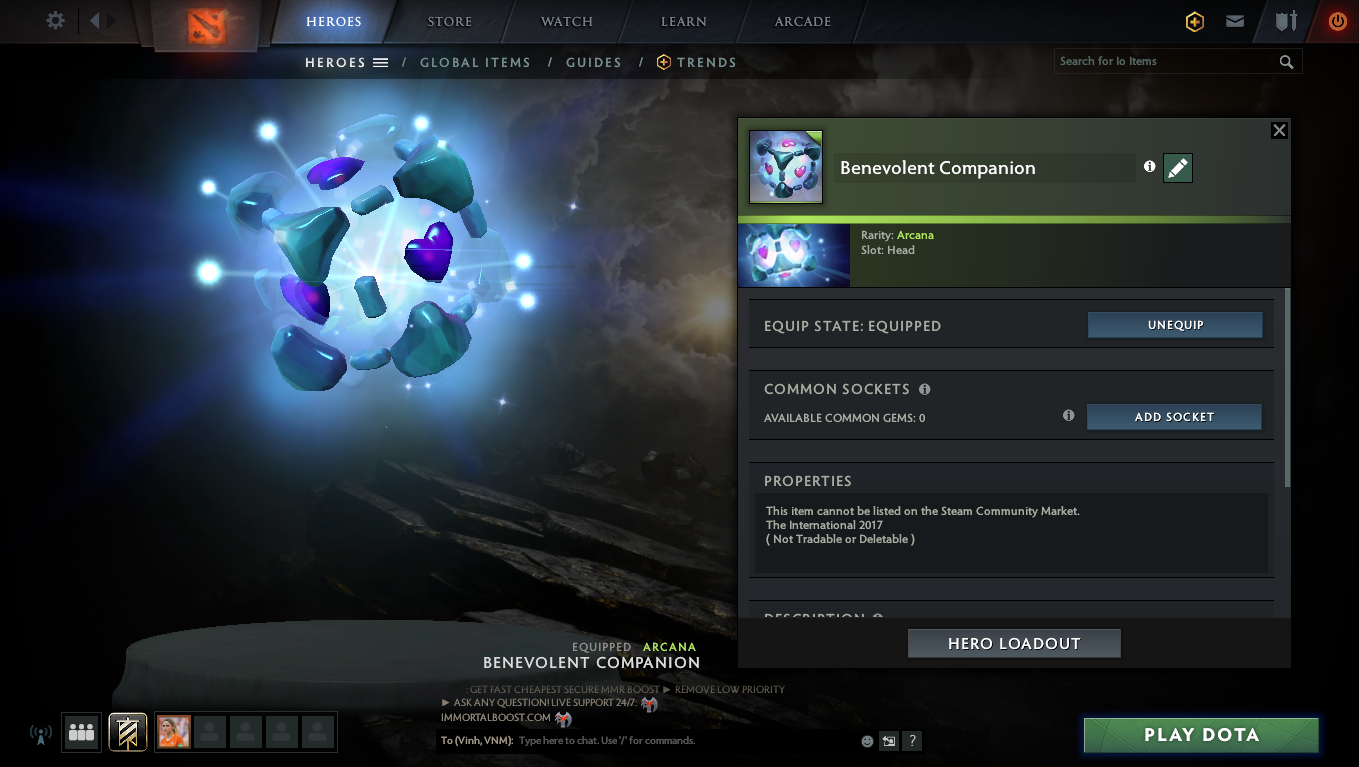Image resolution: width=1359 pixels, height=767 pixels.
Task: Open the Armory shield and sword icon
Action: point(1286,21)
